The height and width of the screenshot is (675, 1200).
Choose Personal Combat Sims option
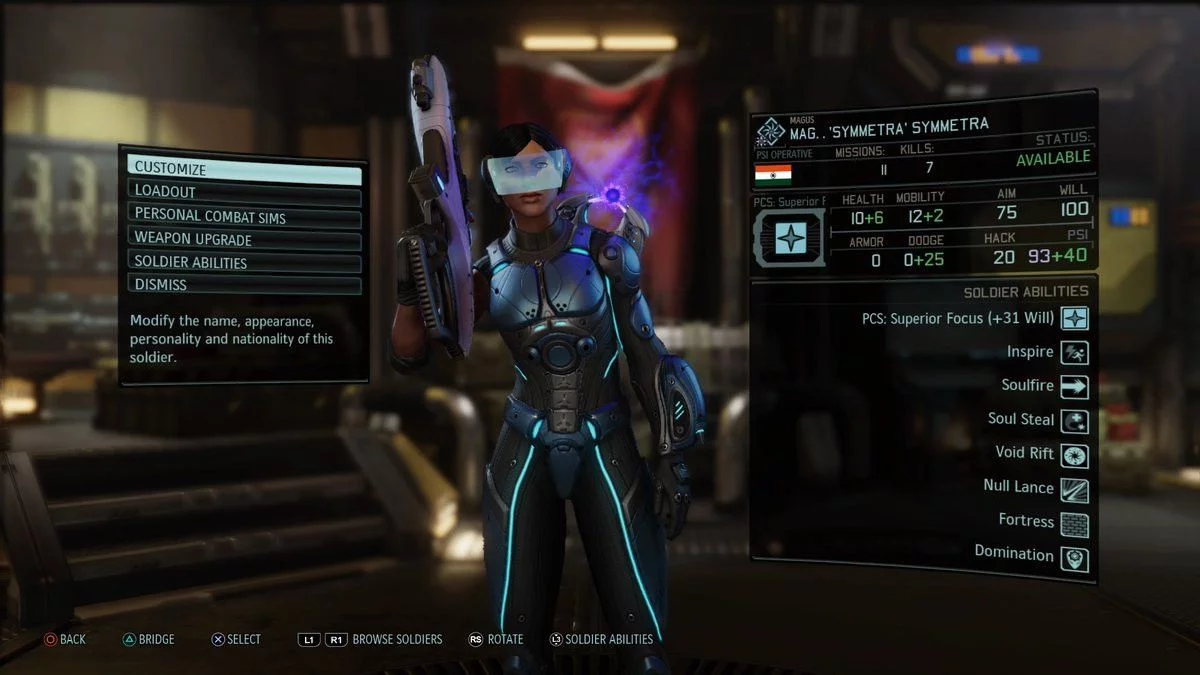click(244, 215)
